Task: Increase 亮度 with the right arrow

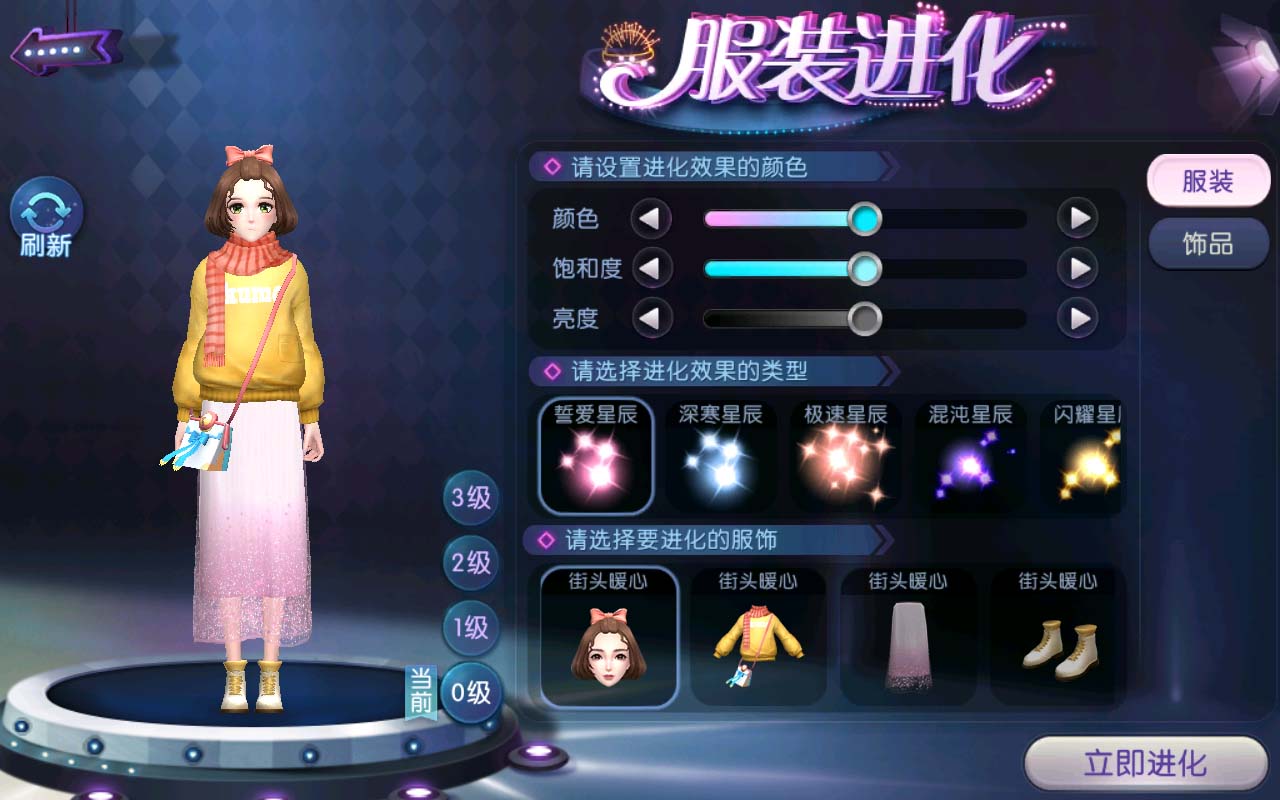Action: click(x=1078, y=319)
